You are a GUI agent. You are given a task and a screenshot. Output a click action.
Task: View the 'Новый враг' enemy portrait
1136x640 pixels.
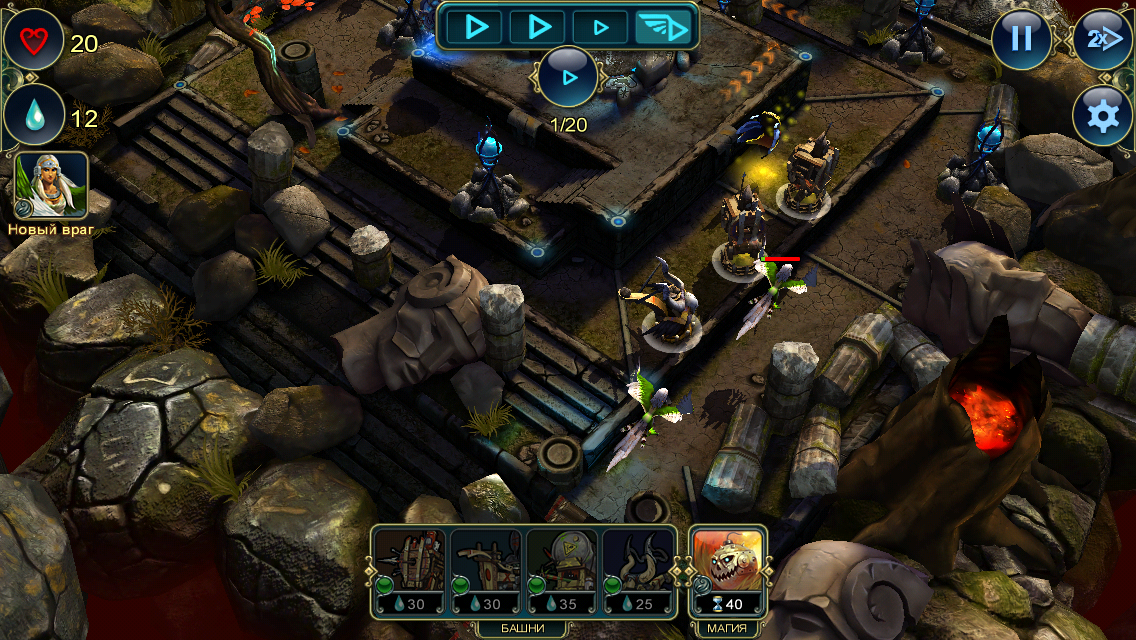click(x=52, y=185)
